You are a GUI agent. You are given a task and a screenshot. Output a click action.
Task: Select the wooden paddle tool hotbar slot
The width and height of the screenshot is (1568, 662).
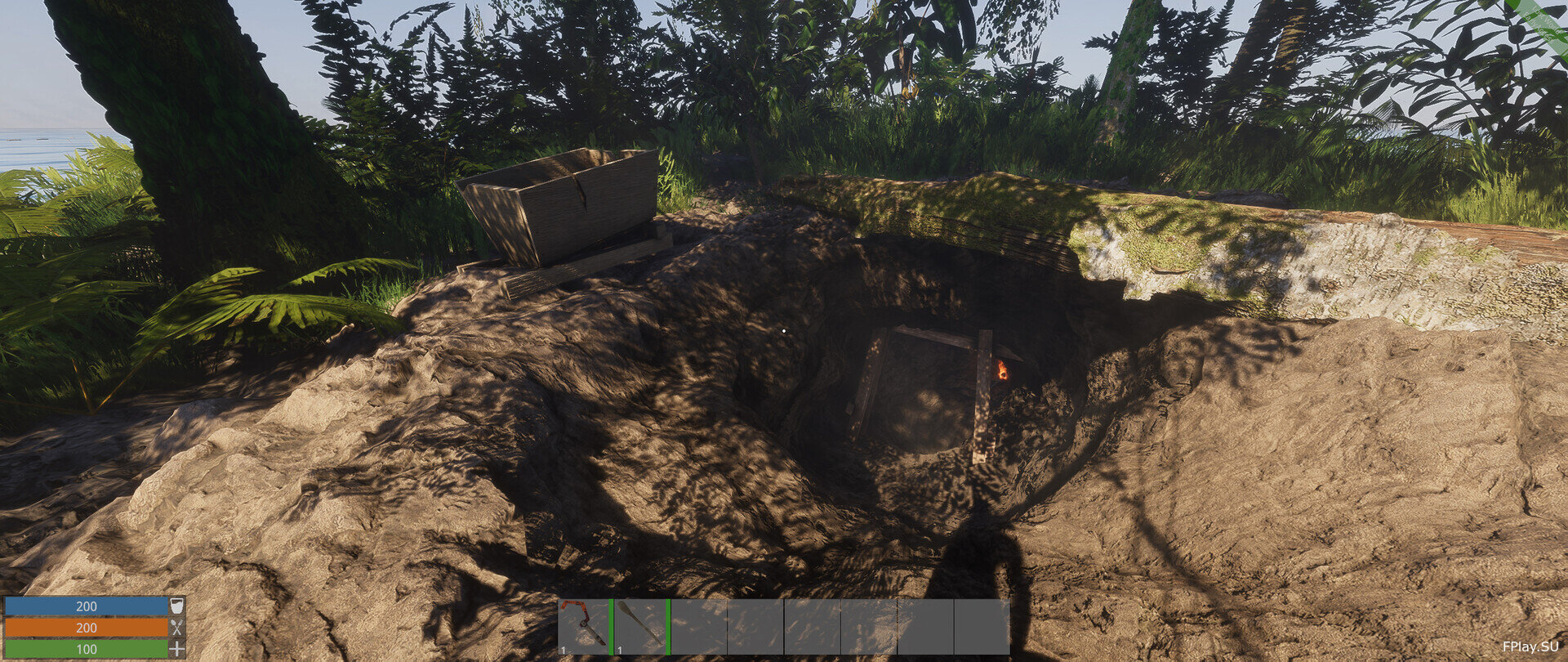[640, 627]
